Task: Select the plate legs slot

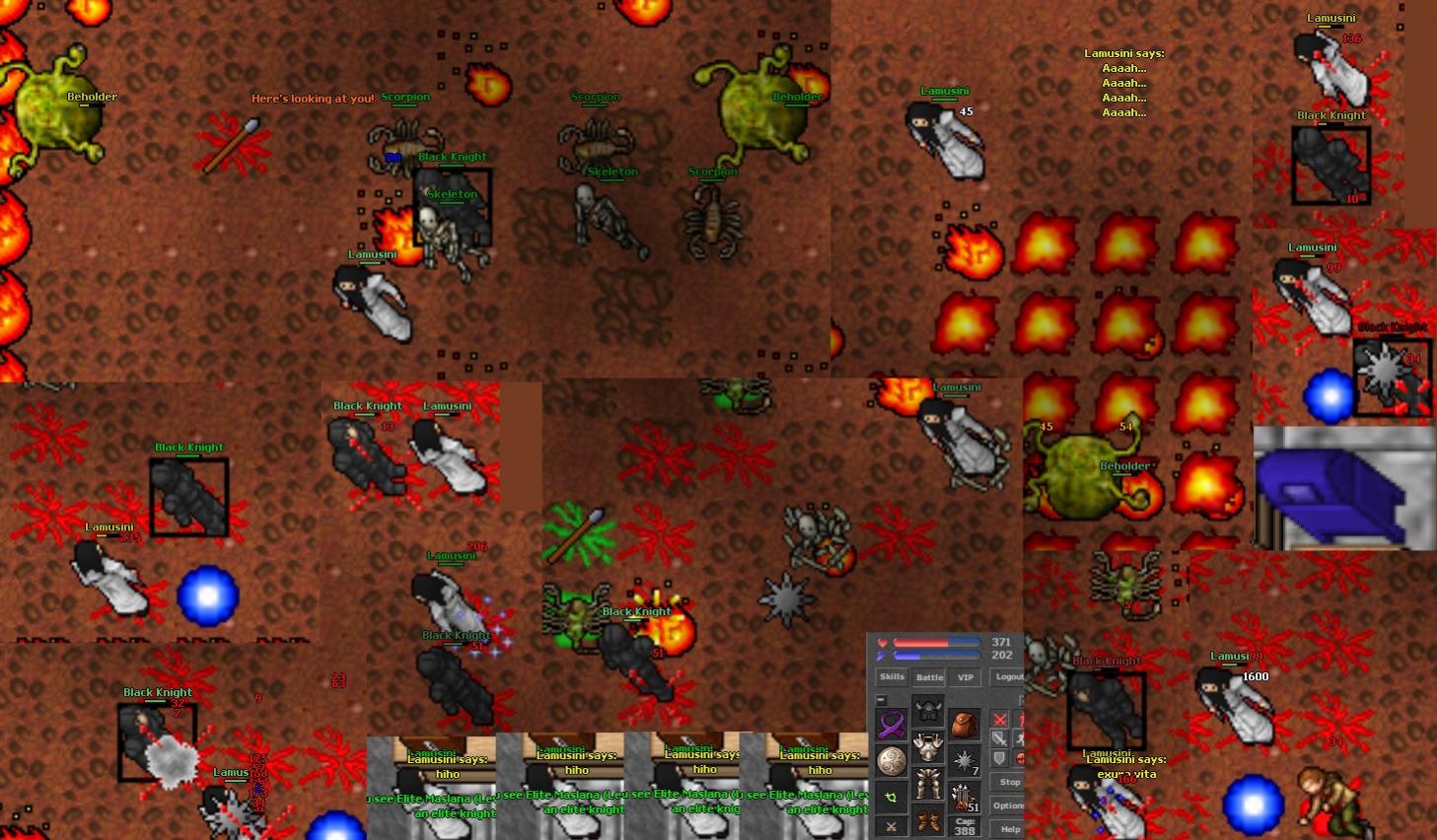Action: pos(928,785)
